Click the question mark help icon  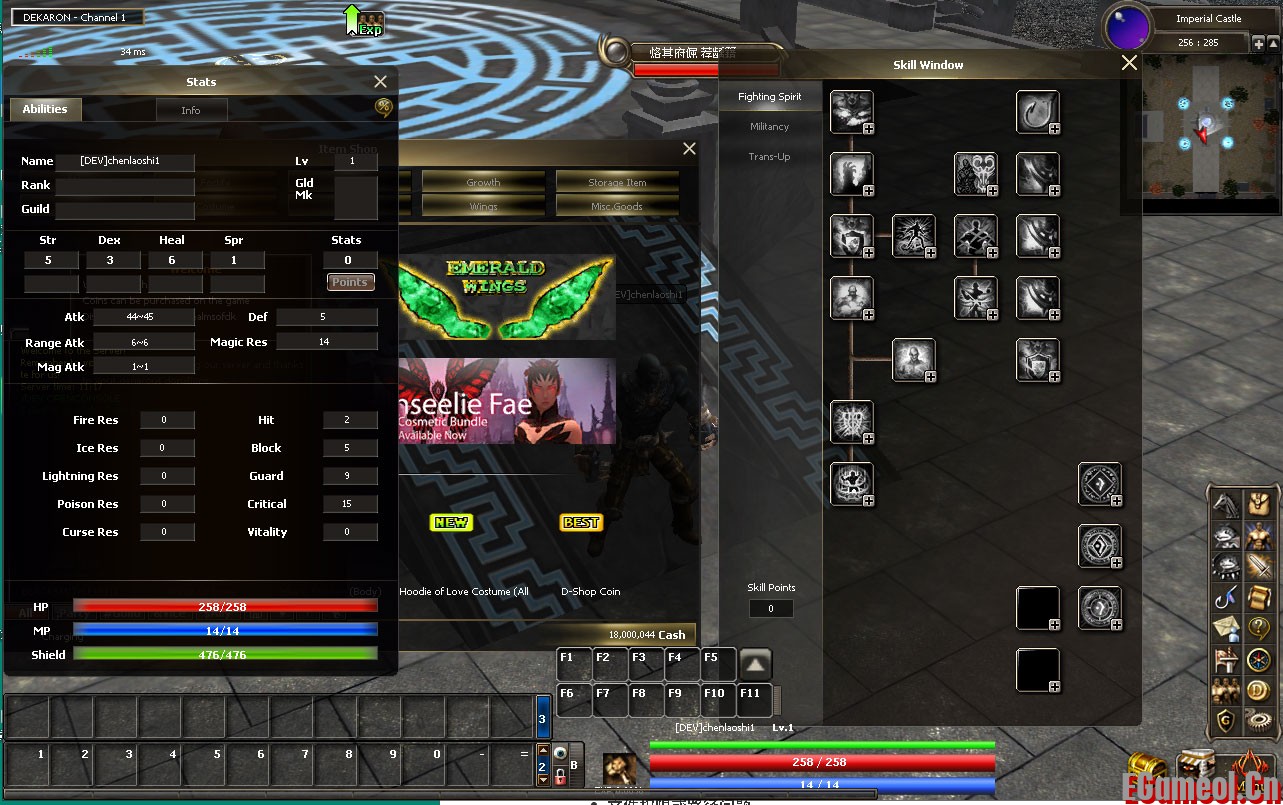click(x=1257, y=628)
